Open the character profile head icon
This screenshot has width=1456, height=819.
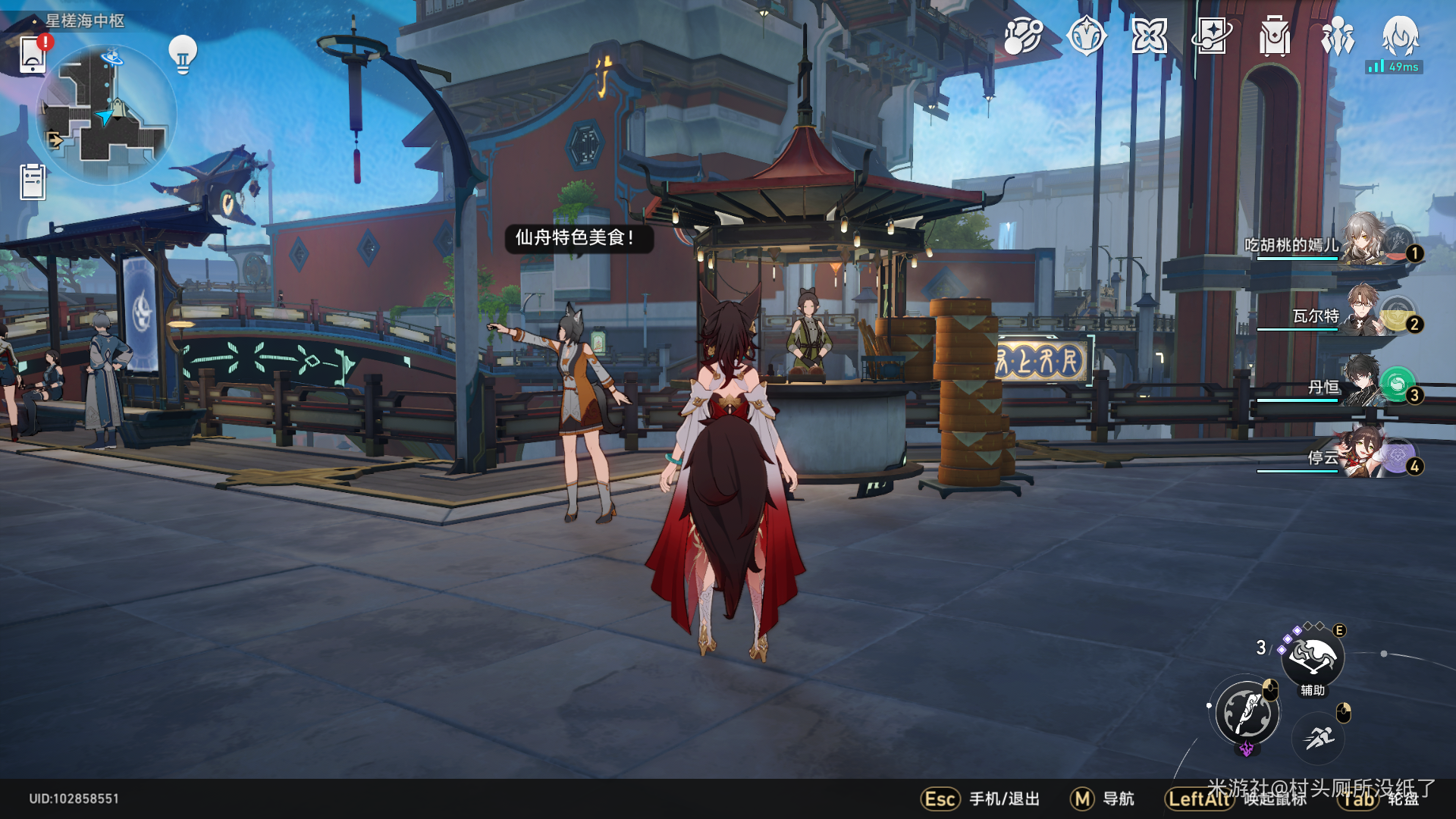(1400, 36)
